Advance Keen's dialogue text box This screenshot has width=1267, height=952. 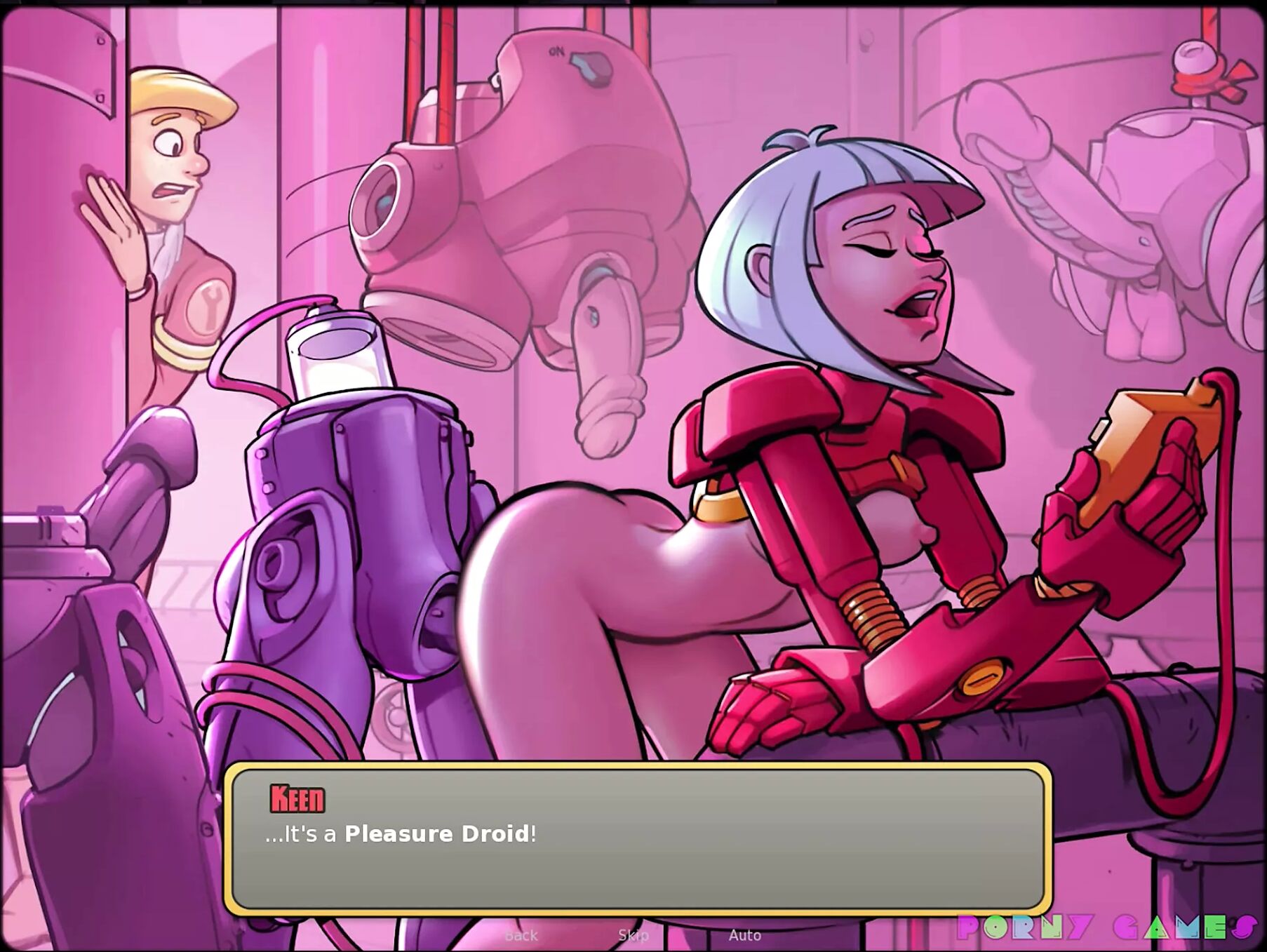tap(638, 838)
